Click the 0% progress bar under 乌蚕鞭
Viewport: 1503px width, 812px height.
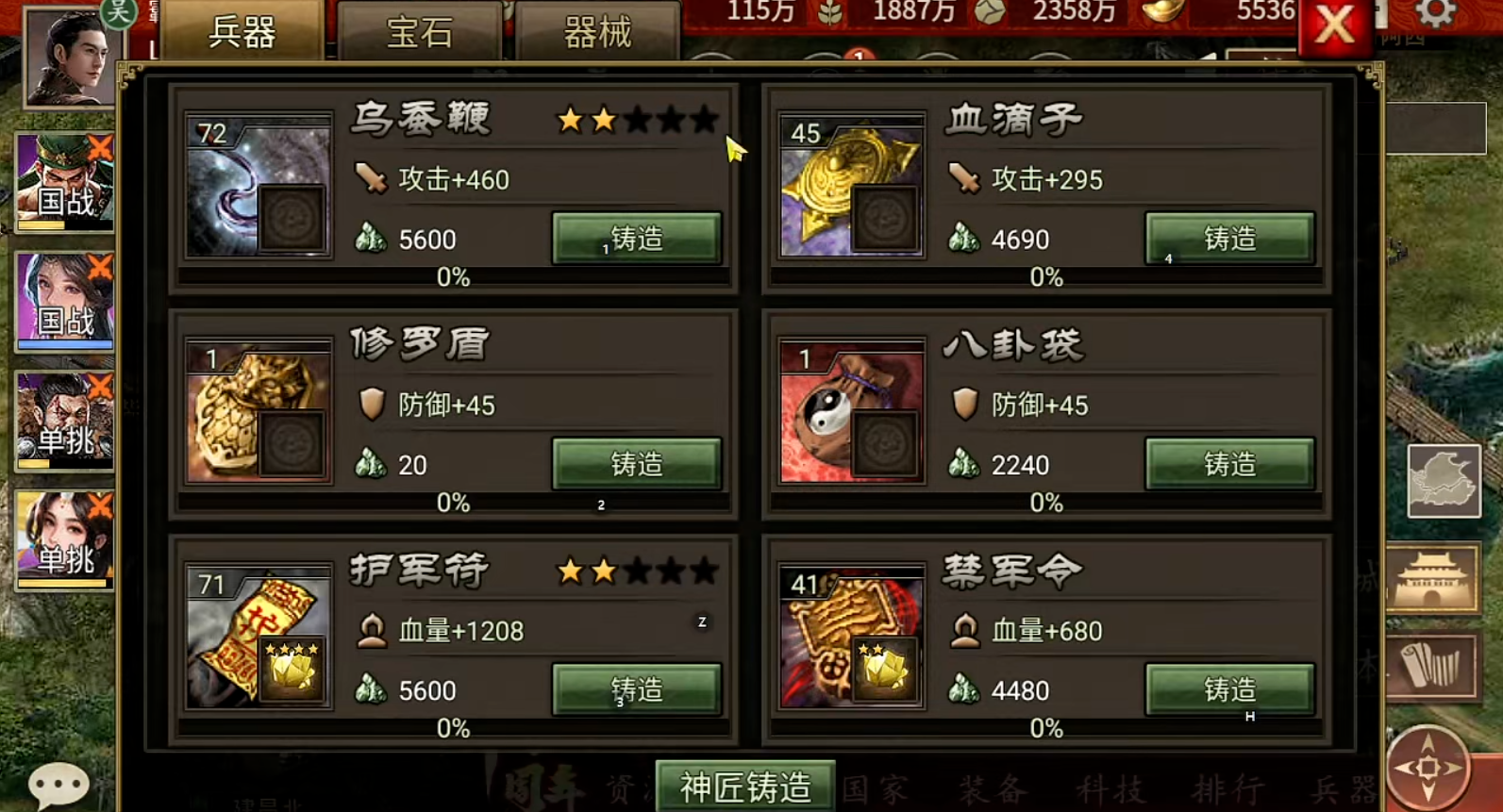pos(451,277)
